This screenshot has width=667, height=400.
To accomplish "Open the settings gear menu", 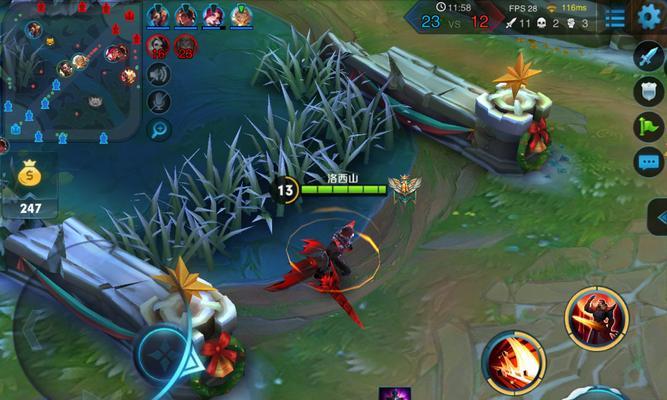I will (650, 16).
